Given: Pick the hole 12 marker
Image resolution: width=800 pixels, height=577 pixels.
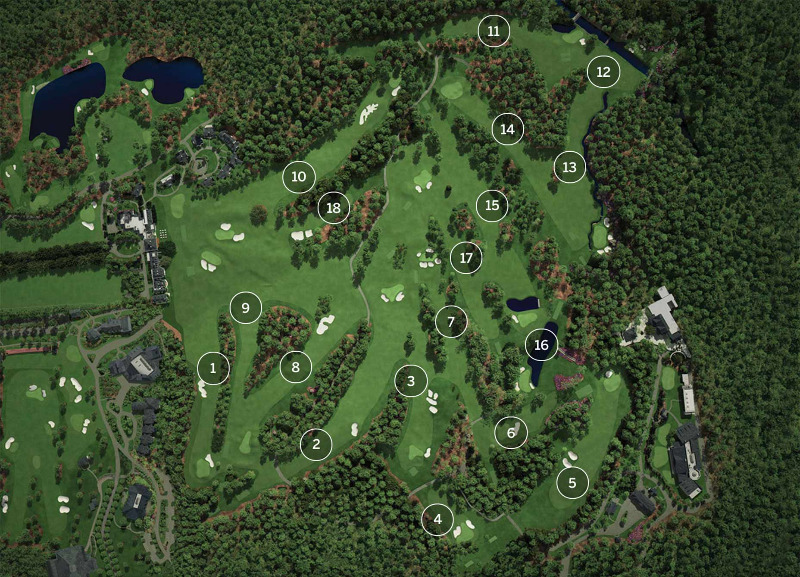Looking at the screenshot, I should (603, 72).
